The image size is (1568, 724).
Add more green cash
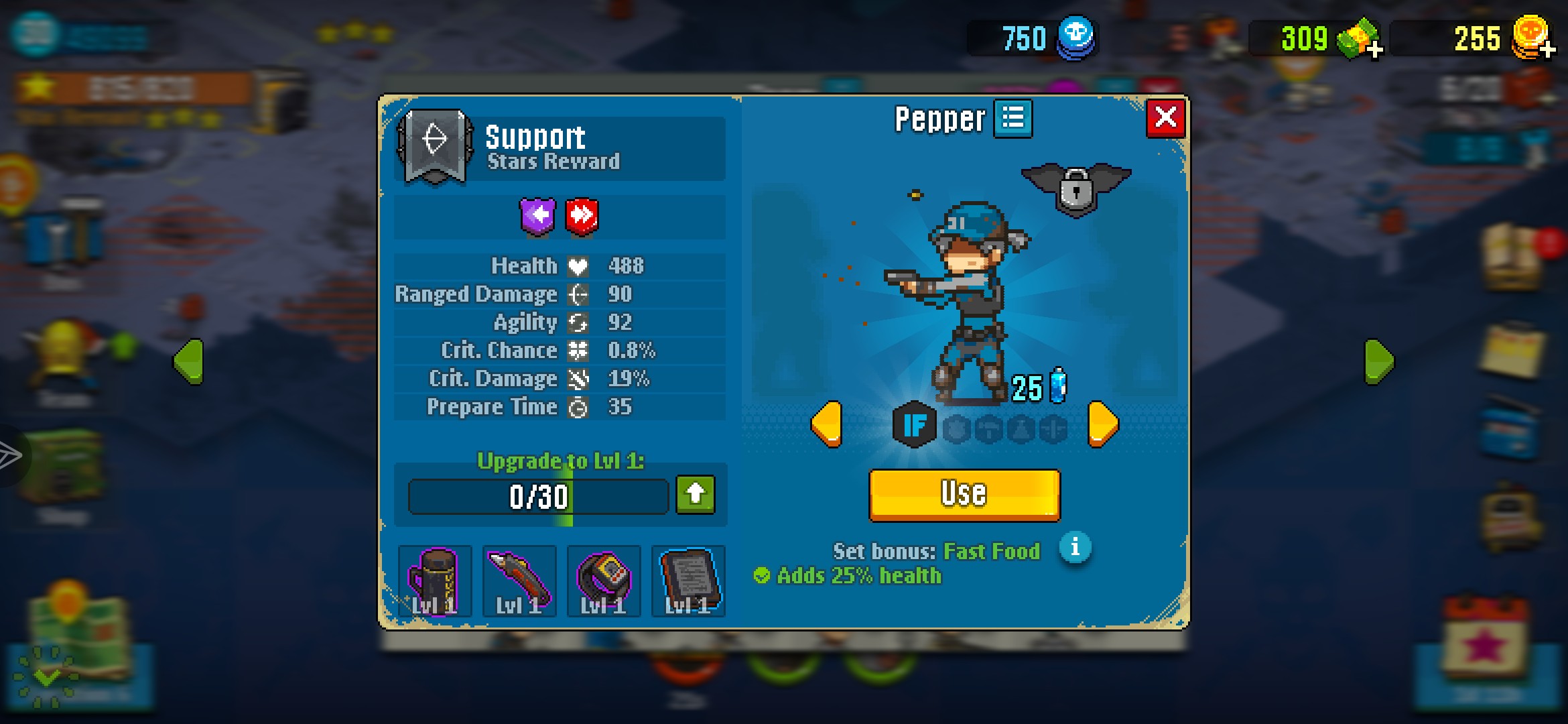[1374, 50]
